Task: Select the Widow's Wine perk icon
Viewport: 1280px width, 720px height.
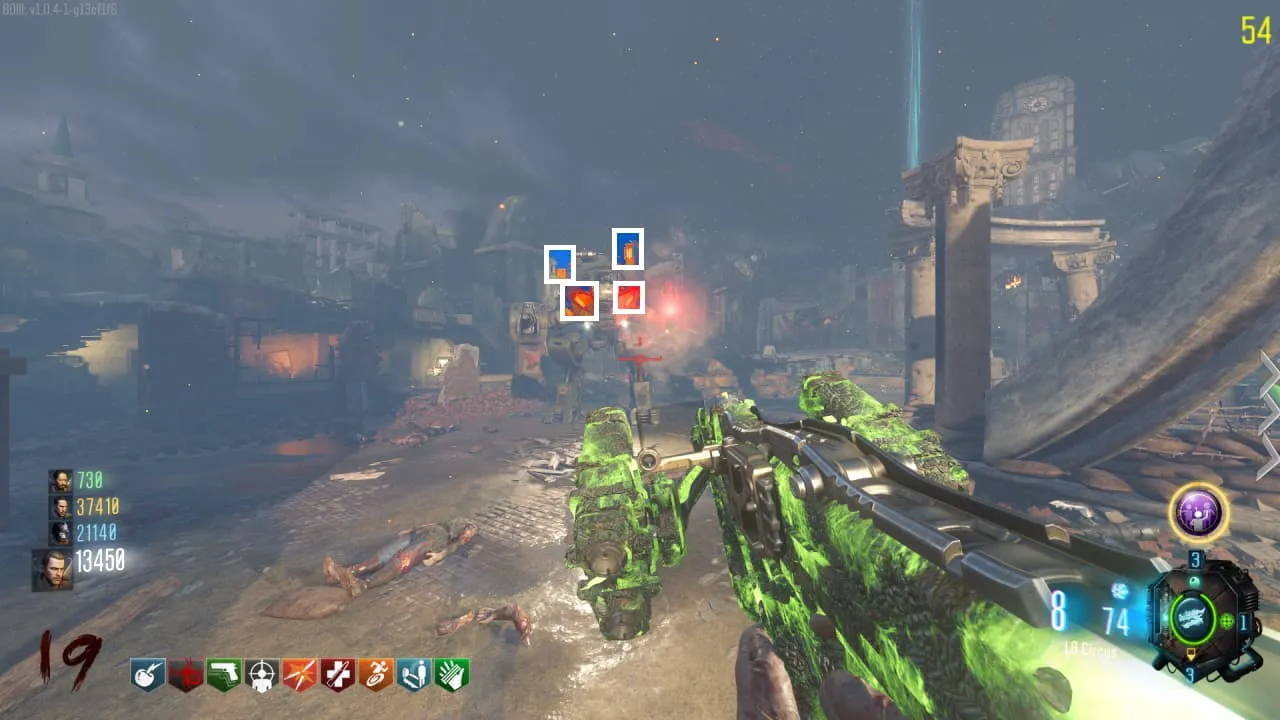Action: [x=185, y=675]
